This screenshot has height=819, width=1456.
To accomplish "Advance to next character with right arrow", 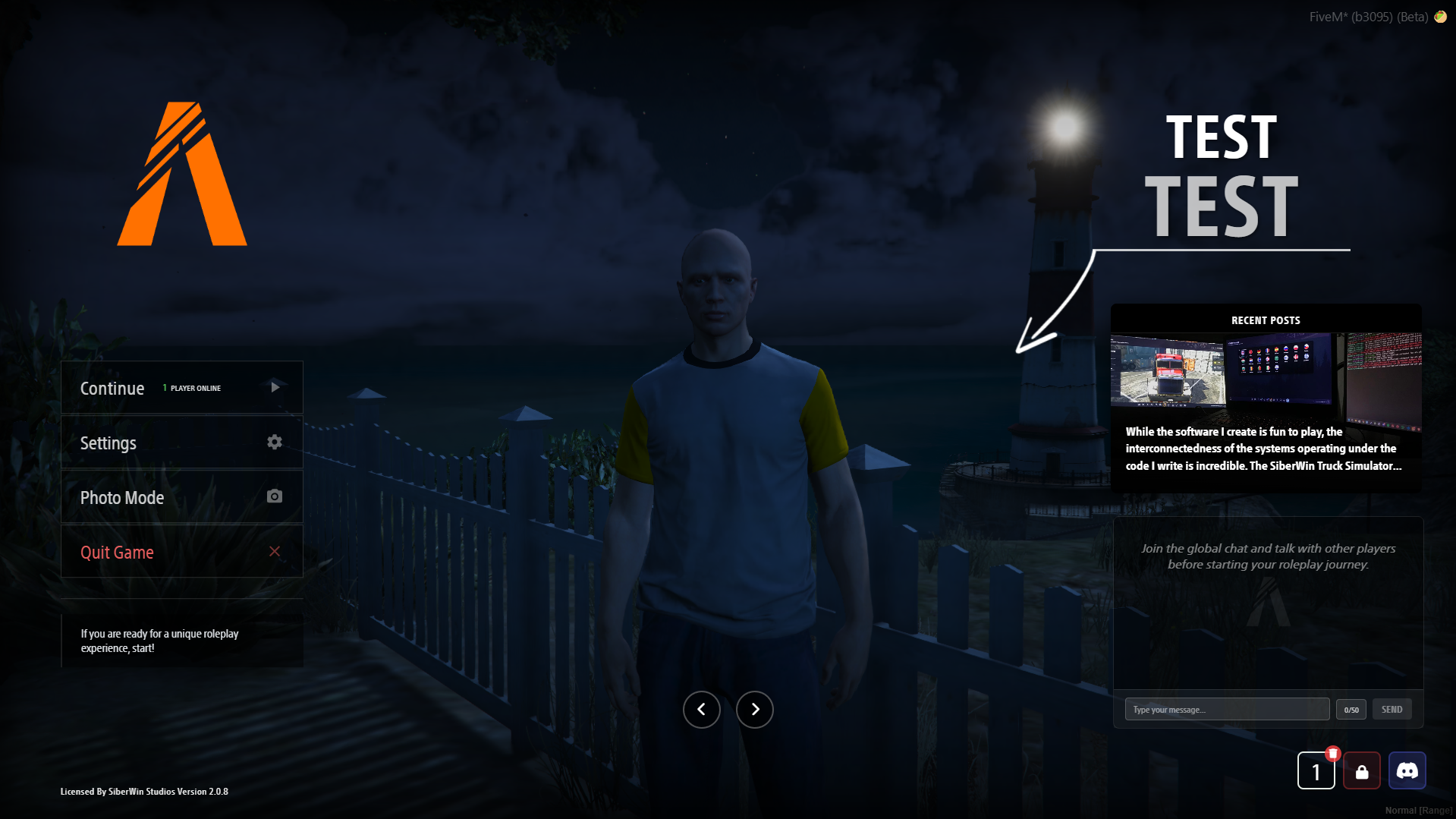I will (x=754, y=709).
